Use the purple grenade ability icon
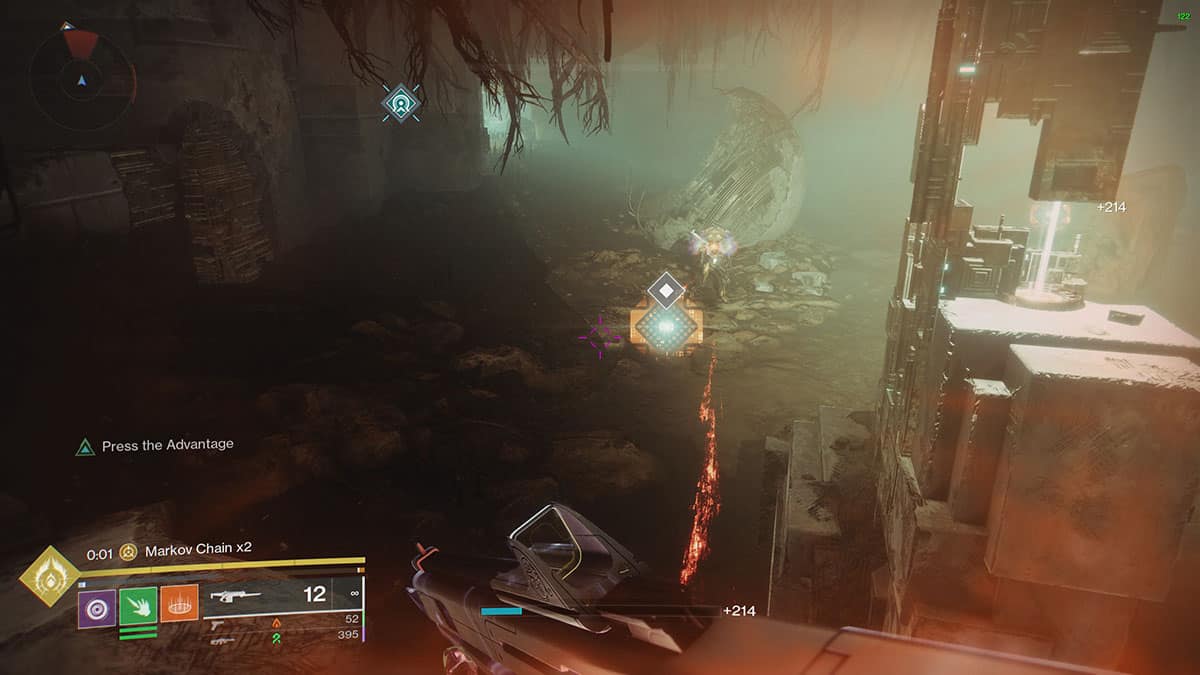1200x675 pixels. (98, 606)
